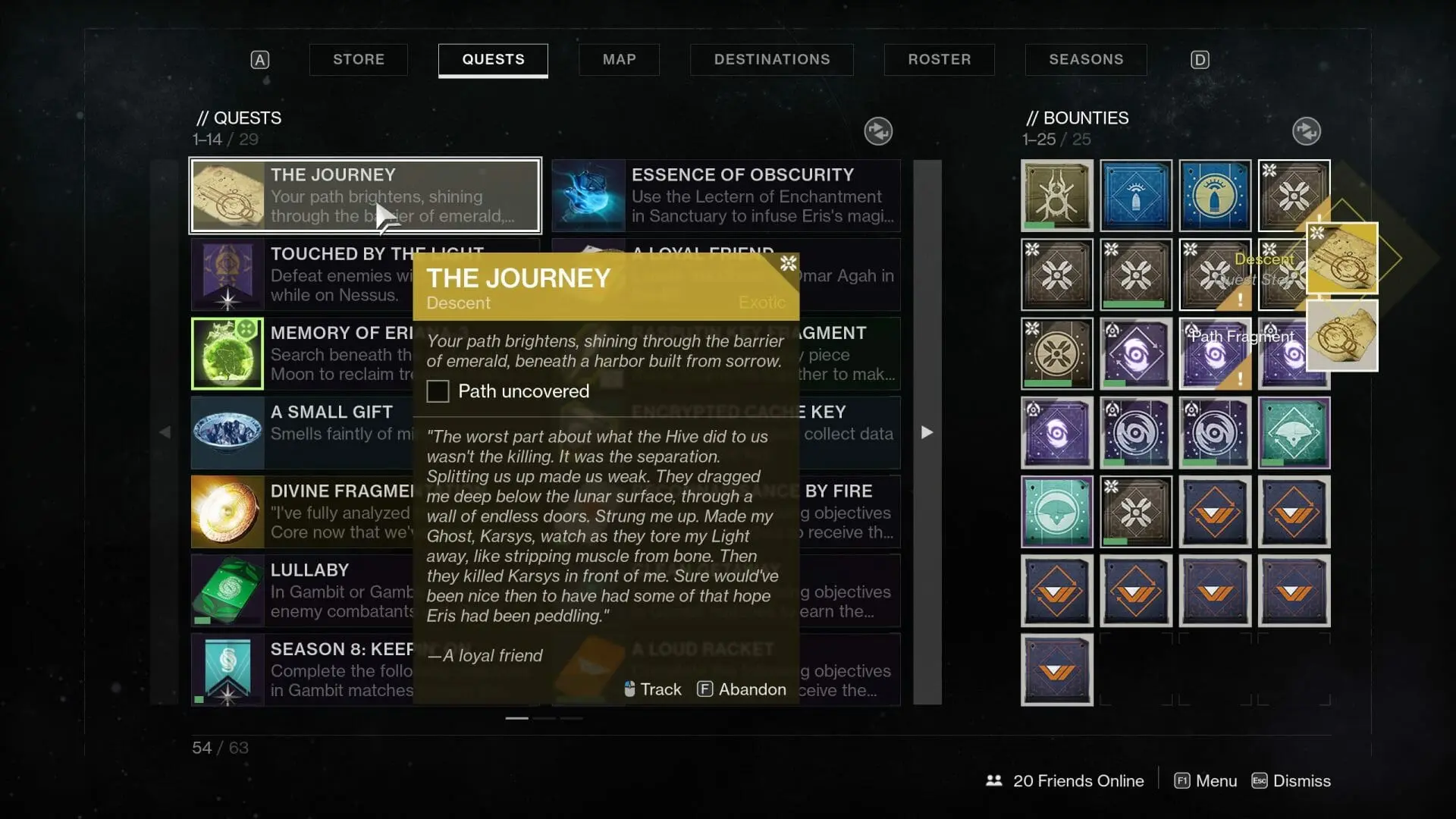Choose the Lullaby quest entry

pos(303,591)
